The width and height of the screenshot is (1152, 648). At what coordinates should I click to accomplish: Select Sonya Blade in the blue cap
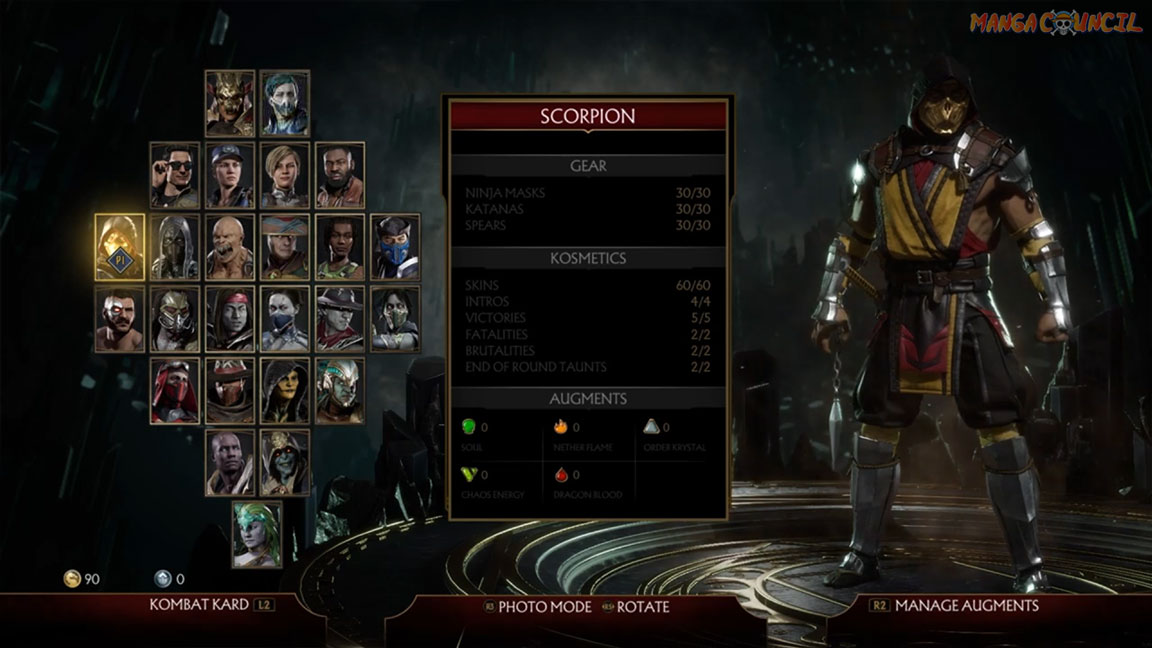point(230,175)
